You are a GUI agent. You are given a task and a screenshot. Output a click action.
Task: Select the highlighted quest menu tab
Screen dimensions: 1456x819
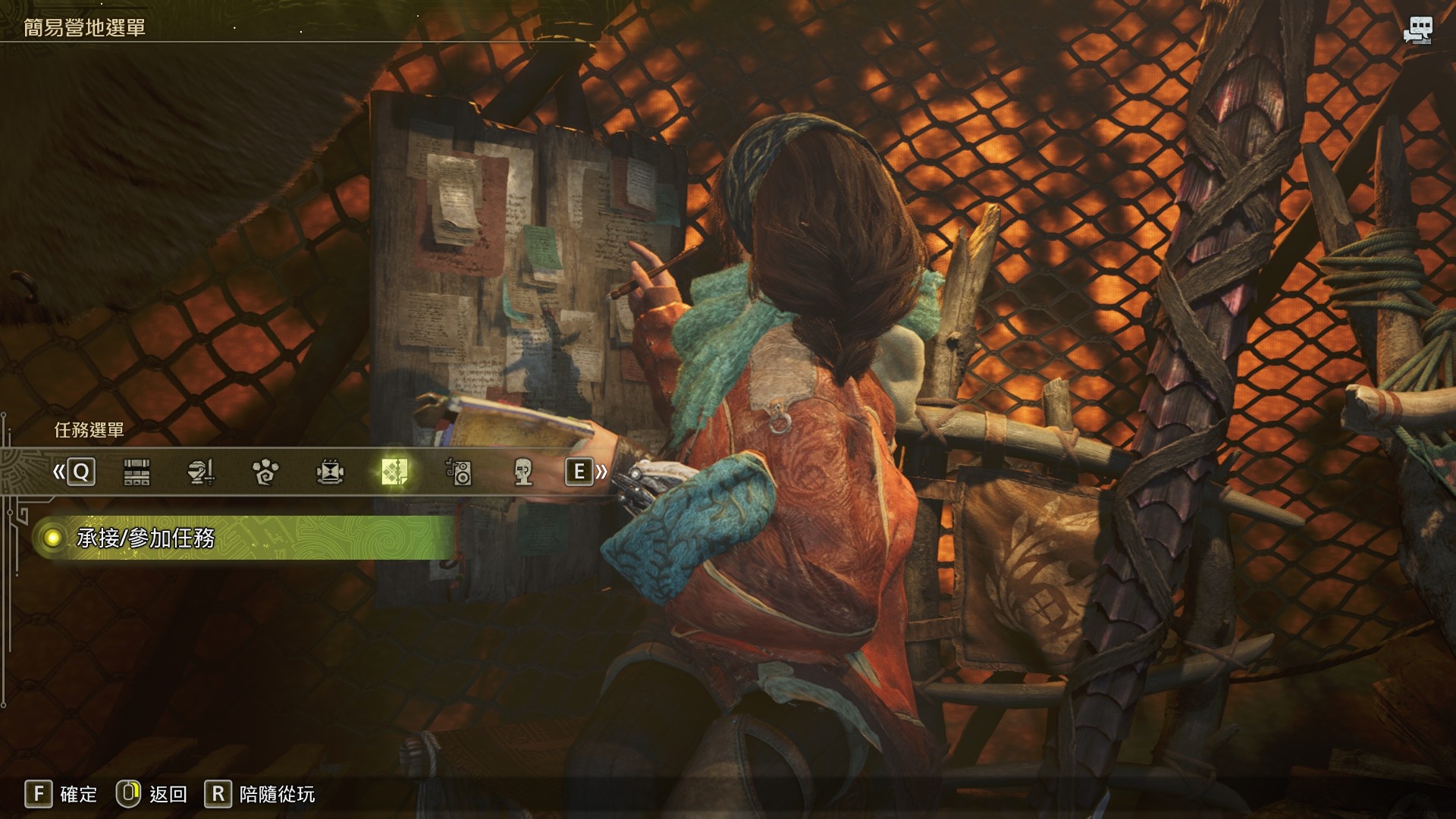tap(395, 472)
